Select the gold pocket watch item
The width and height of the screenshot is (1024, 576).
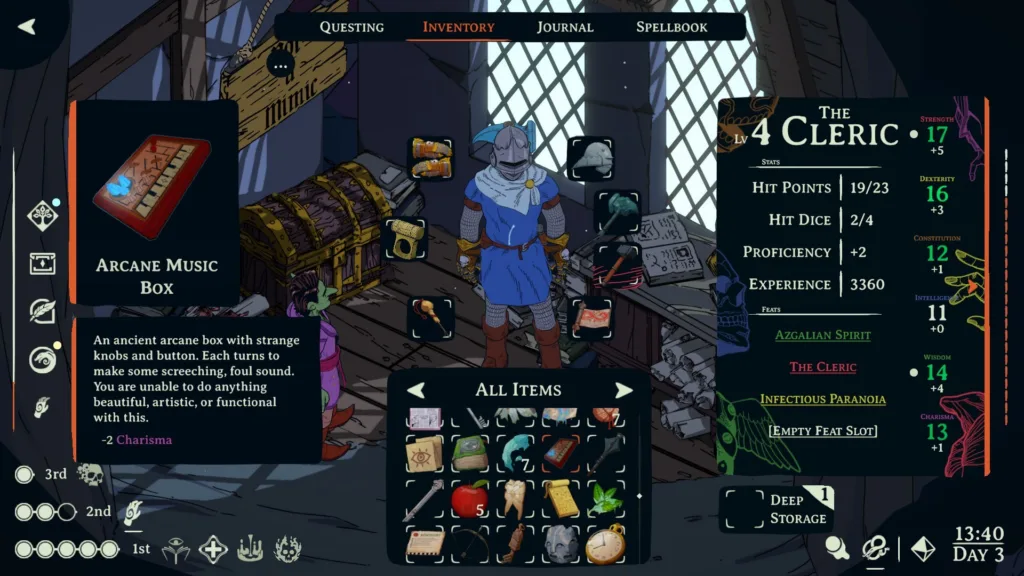[x=605, y=543]
